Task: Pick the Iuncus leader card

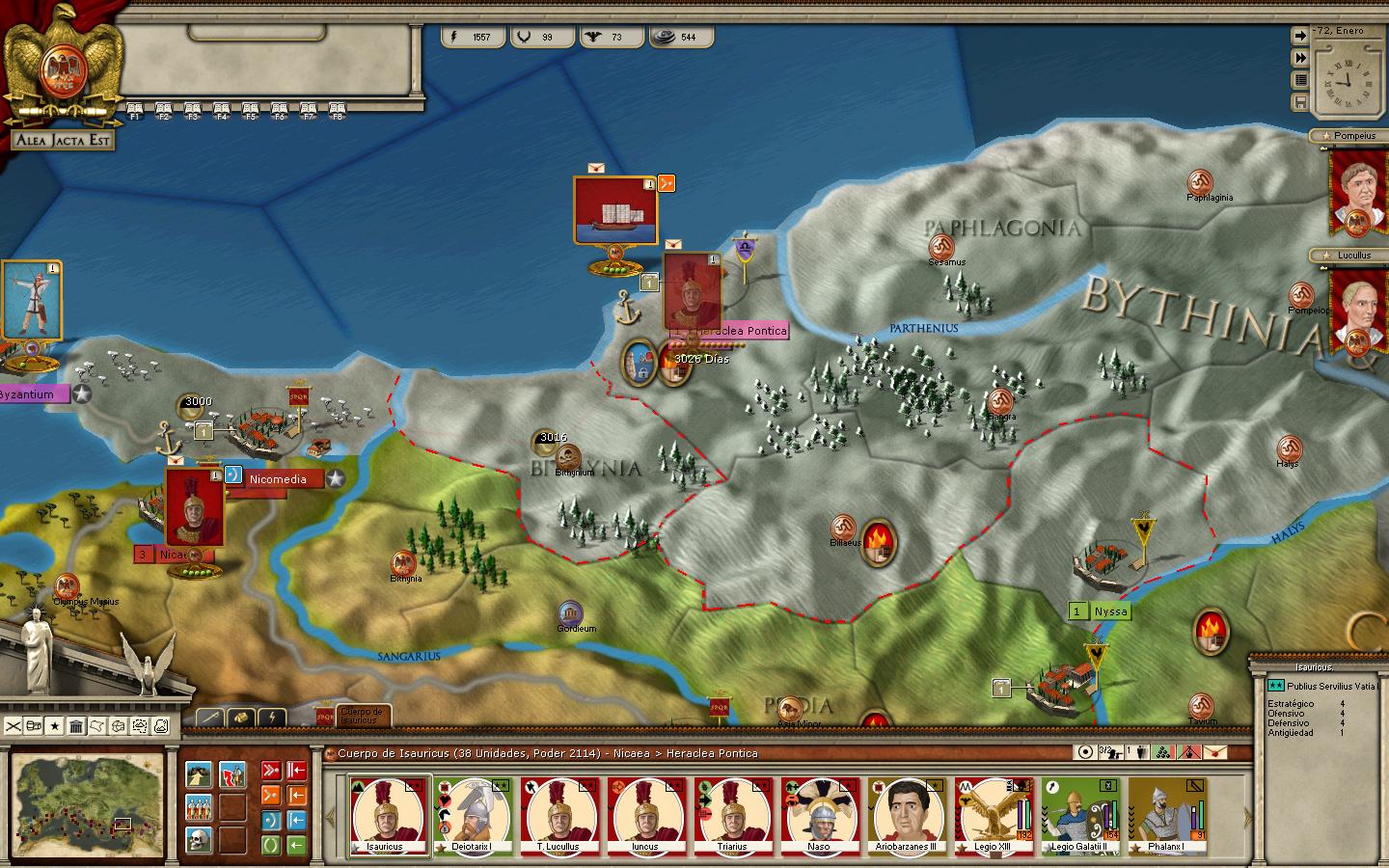Action: click(645, 815)
